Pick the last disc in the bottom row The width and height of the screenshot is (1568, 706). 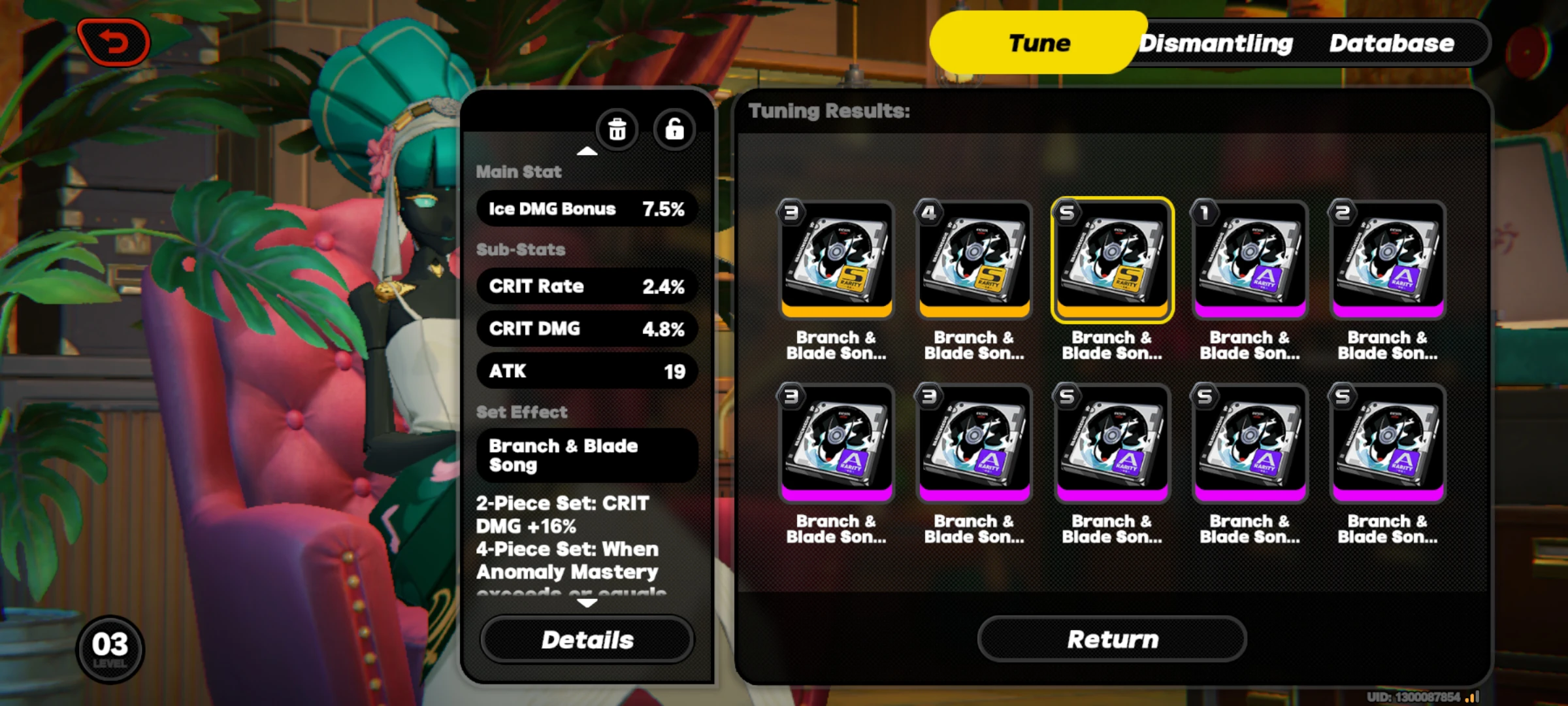click(1387, 442)
